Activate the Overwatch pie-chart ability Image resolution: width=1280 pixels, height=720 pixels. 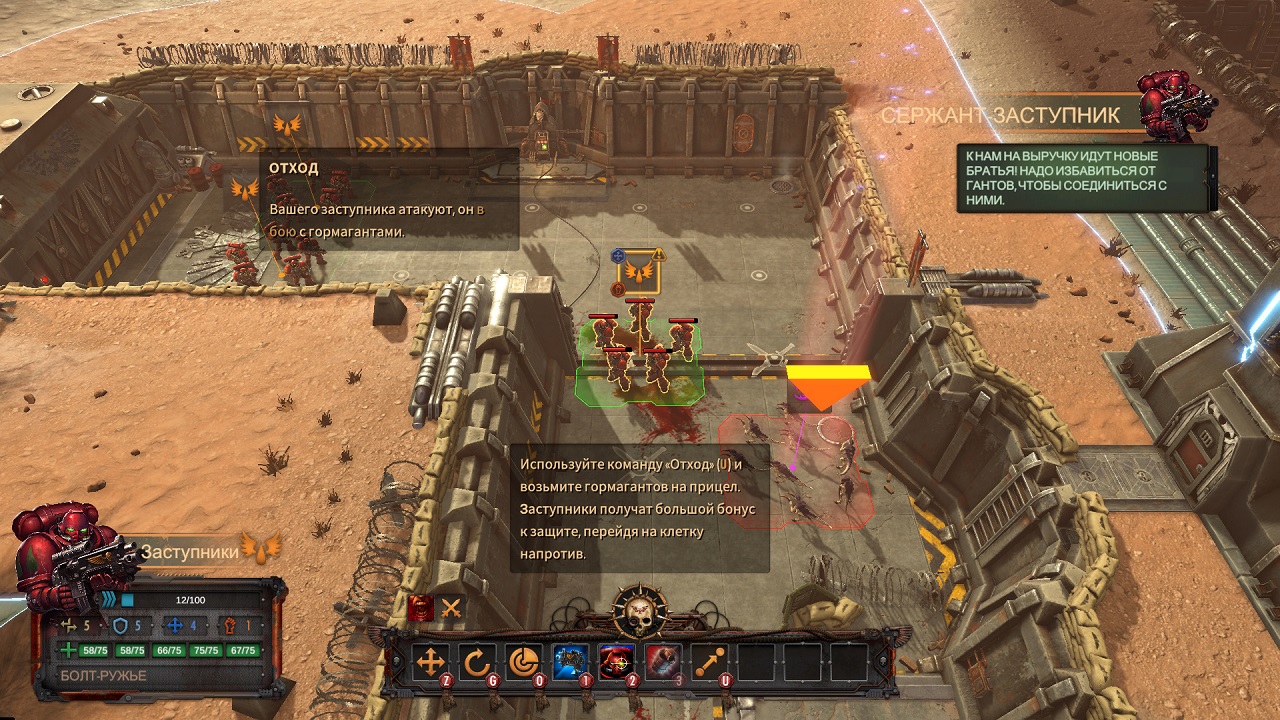coord(525,661)
